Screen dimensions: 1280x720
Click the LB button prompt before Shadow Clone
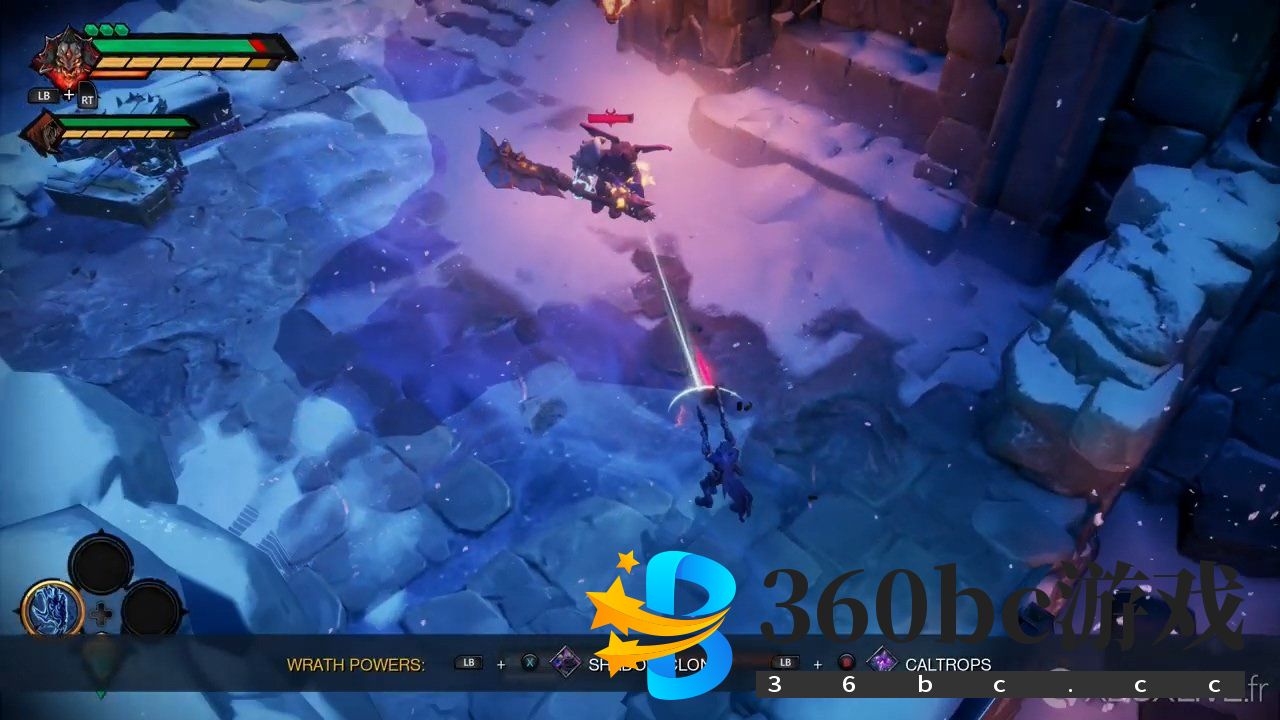click(x=467, y=662)
